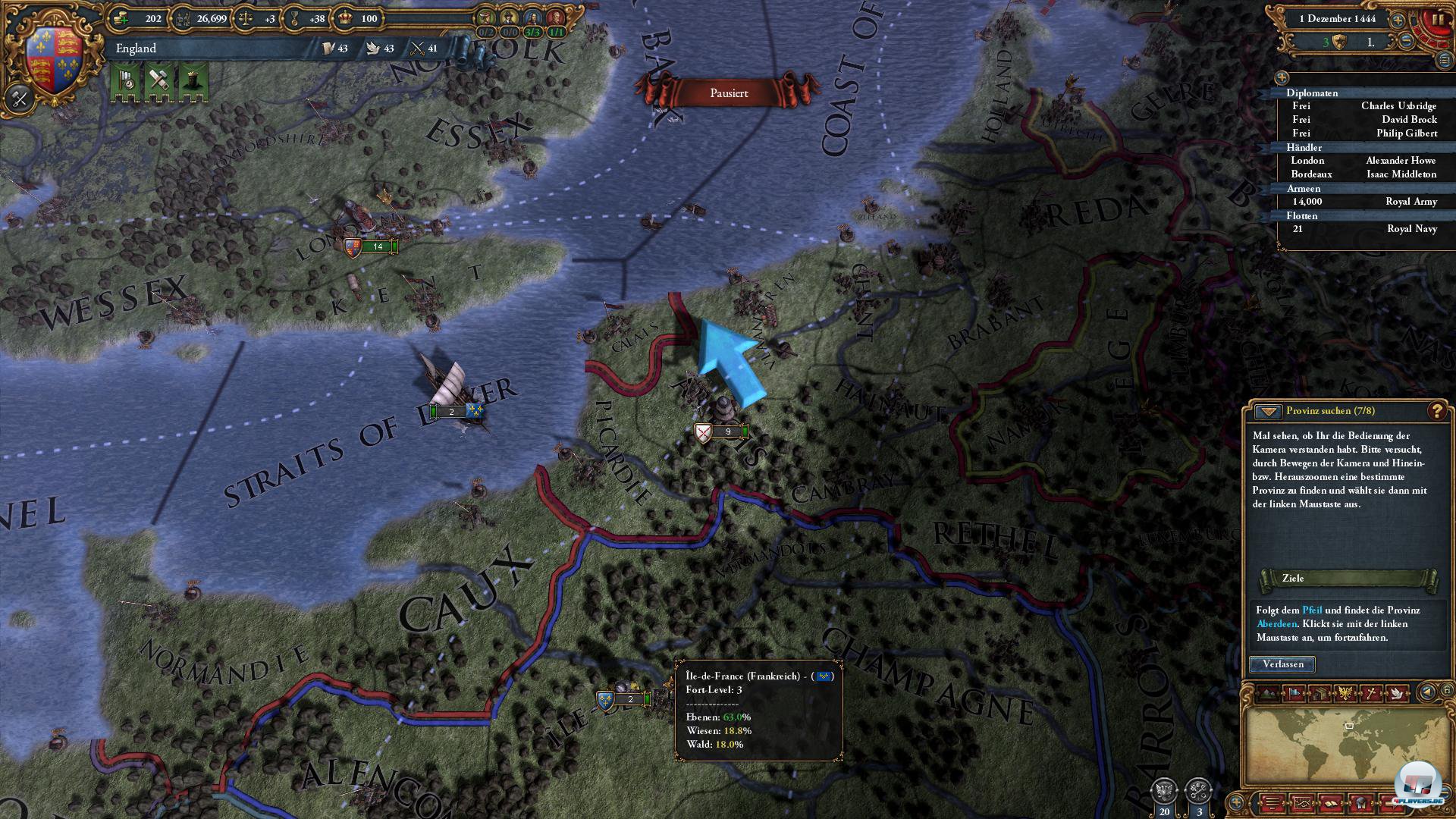Switch to the terrain map mode
This screenshot has height=819, width=1456.
1268,692
